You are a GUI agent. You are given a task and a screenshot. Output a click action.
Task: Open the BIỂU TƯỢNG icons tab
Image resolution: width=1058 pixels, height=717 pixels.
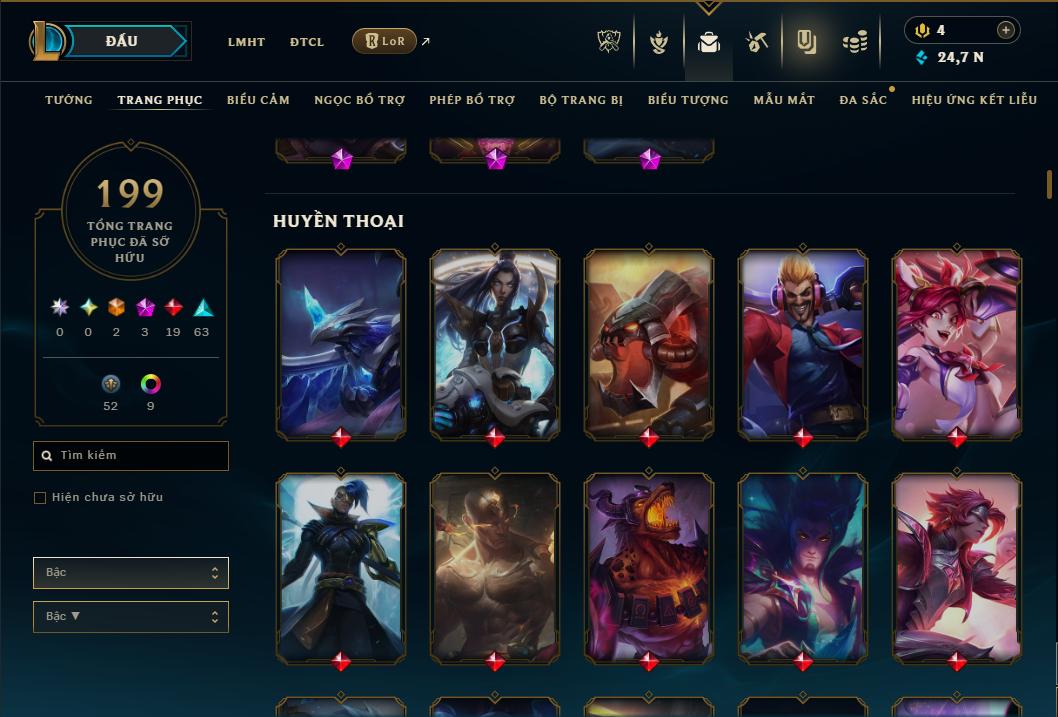688,100
